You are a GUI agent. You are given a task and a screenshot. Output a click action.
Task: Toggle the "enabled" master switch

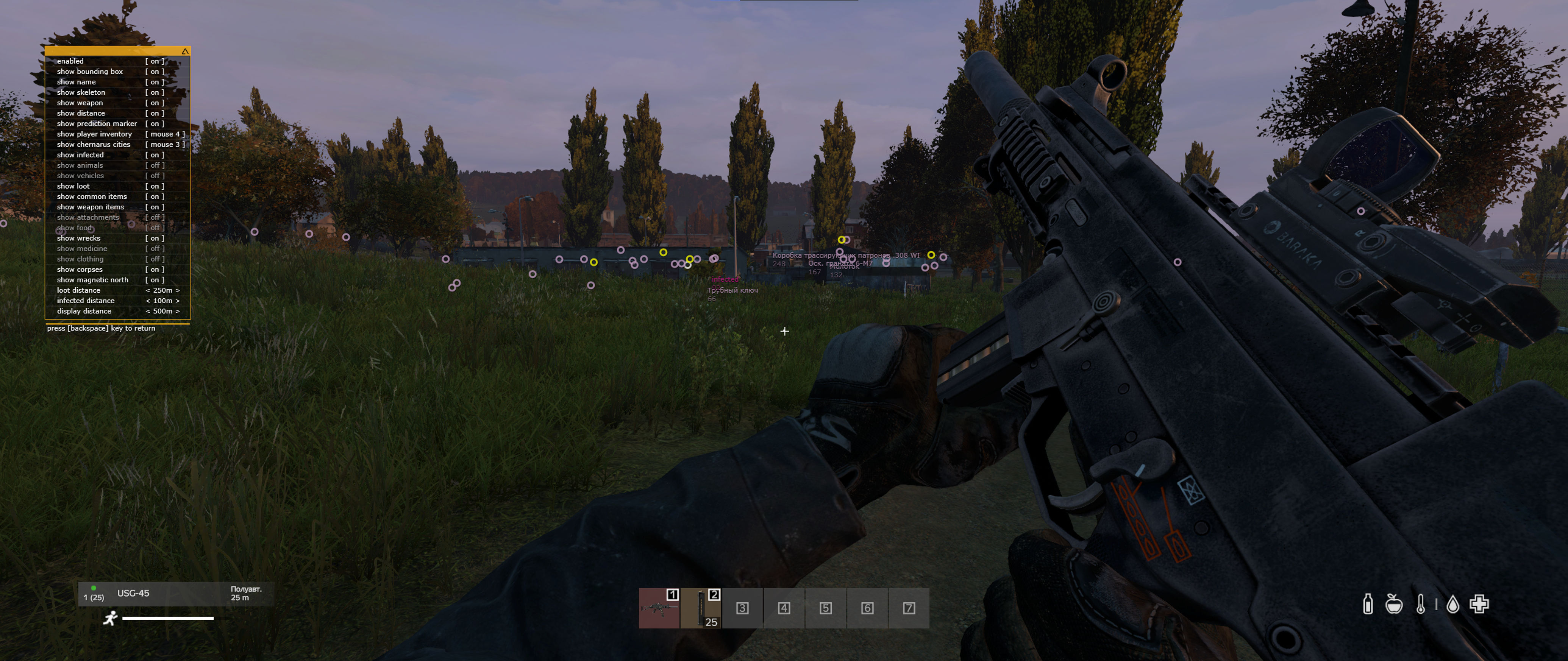(x=155, y=61)
